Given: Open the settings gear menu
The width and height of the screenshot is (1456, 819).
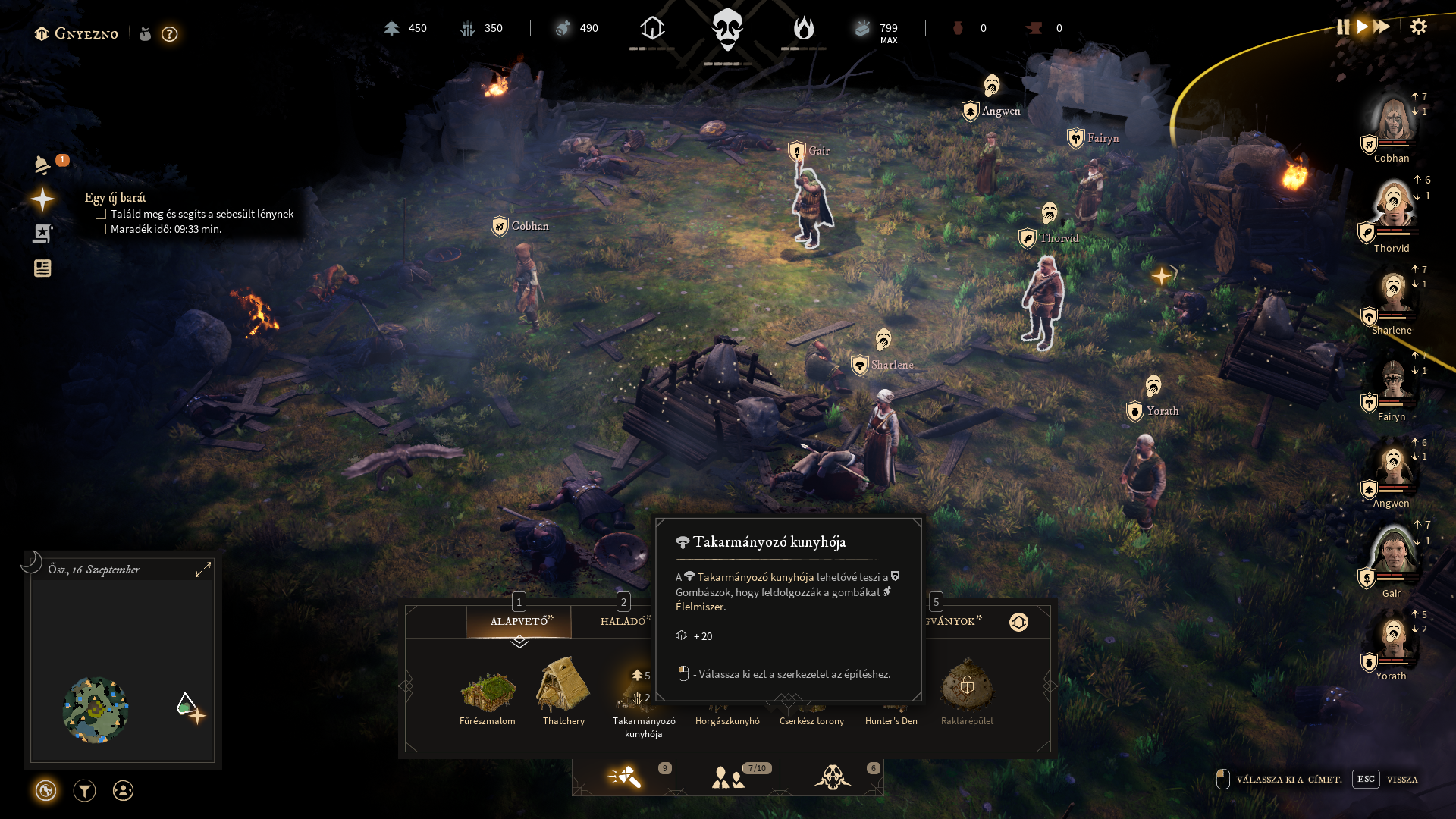Looking at the screenshot, I should [1418, 27].
